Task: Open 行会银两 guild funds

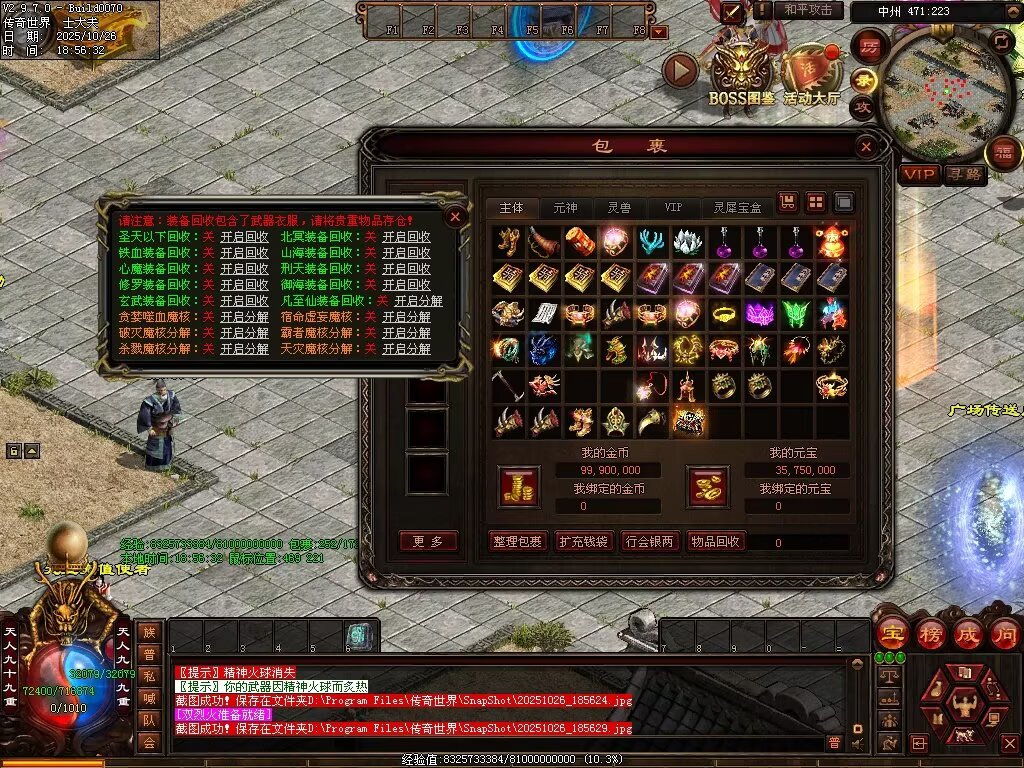Action: (648, 541)
